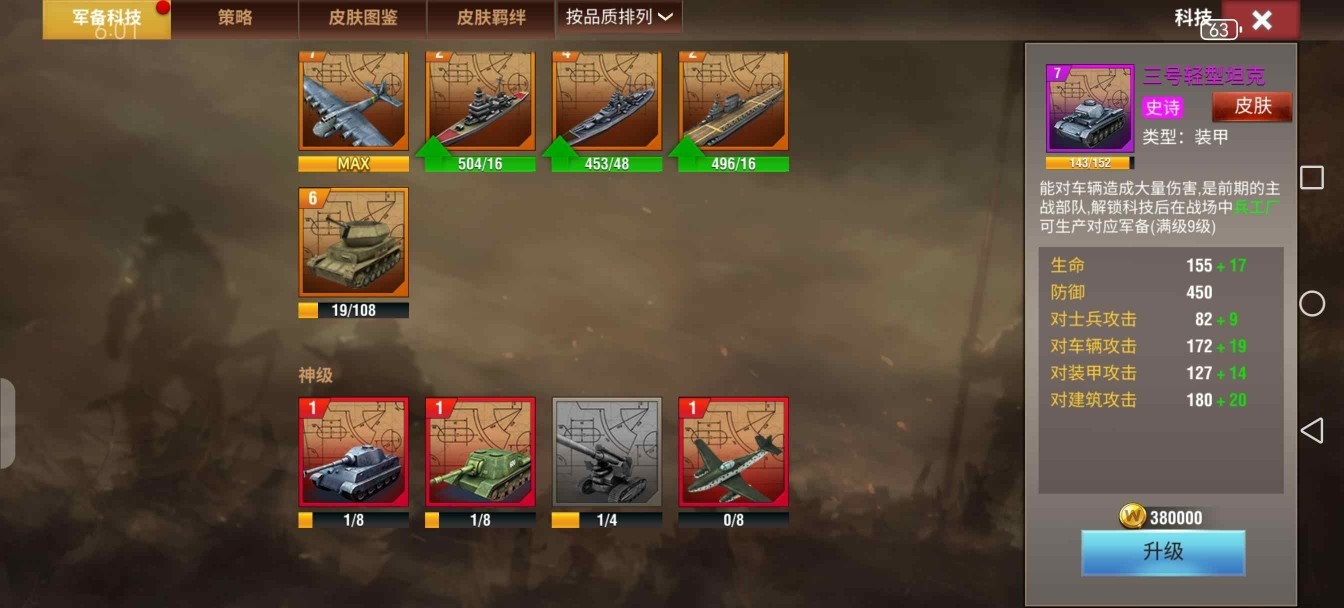Select the grey heavy tank god-tier card

tap(354, 453)
